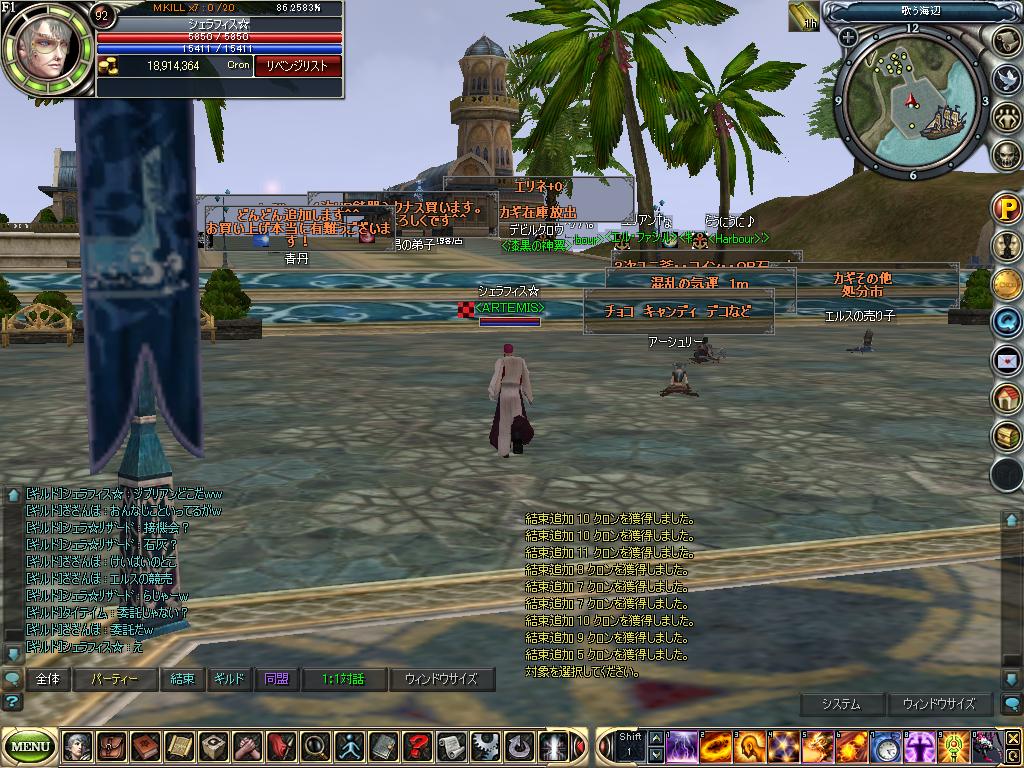This screenshot has height=768, width=1024.
Task: Open the red question mark help icon
Action: pos(417,746)
